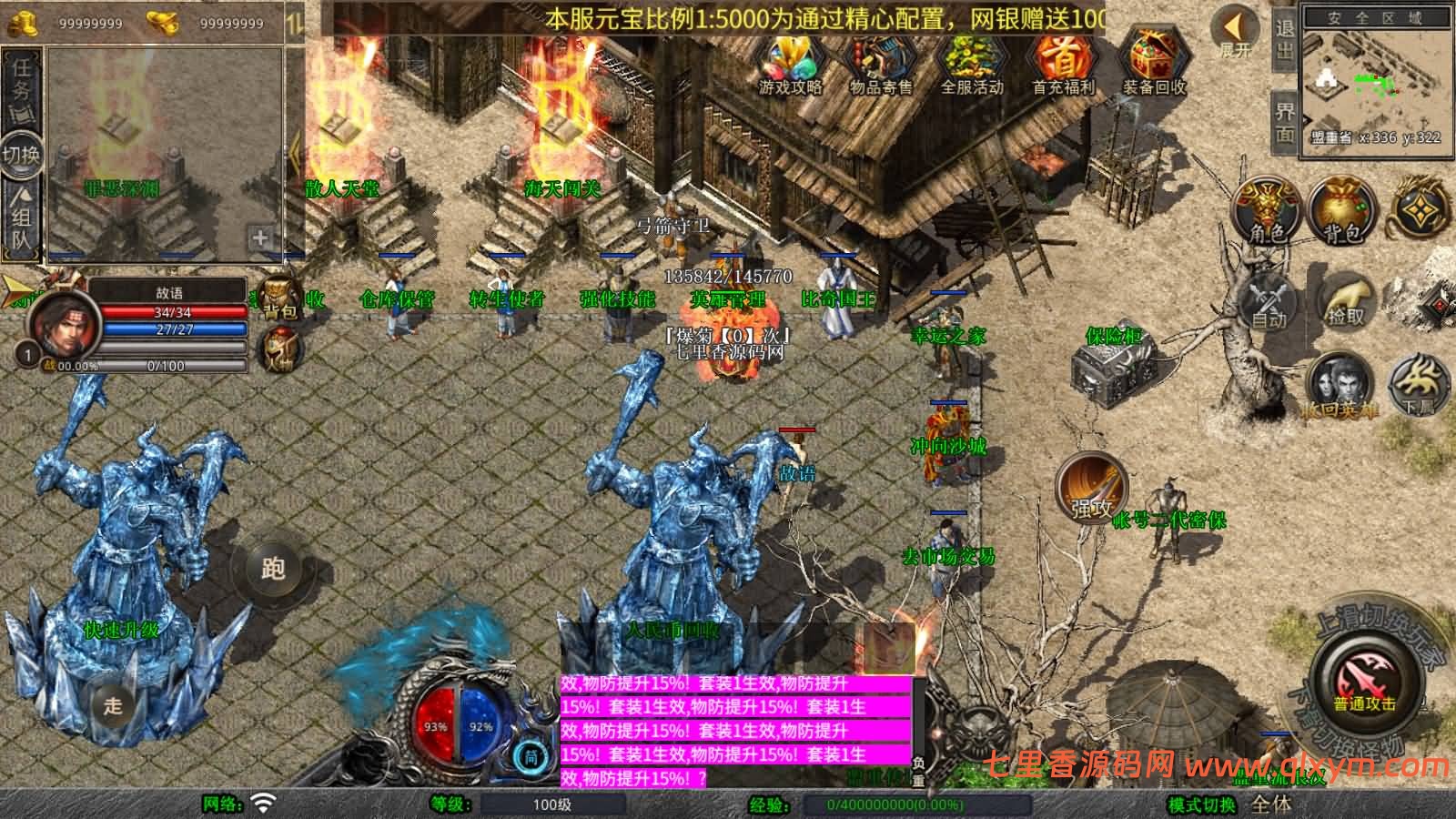Toggle the 界面 interface button
This screenshot has height=819, width=1456.
point(1284,122)
